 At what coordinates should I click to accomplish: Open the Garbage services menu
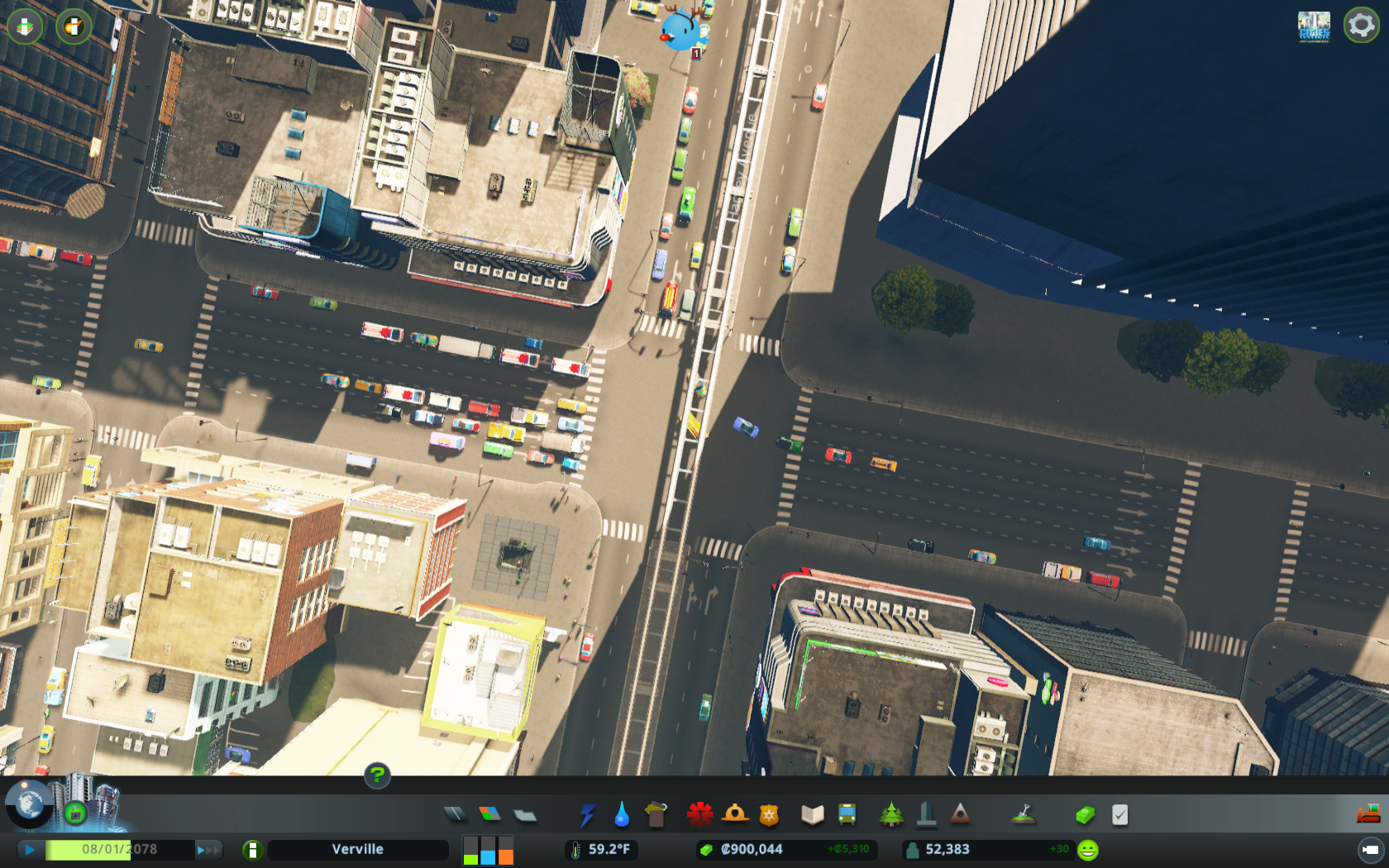click(656, 814)
